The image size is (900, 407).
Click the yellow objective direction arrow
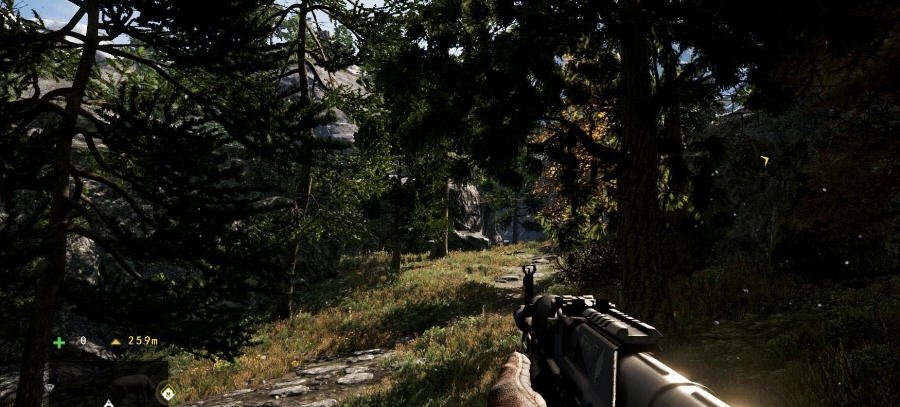coord(765,160)
